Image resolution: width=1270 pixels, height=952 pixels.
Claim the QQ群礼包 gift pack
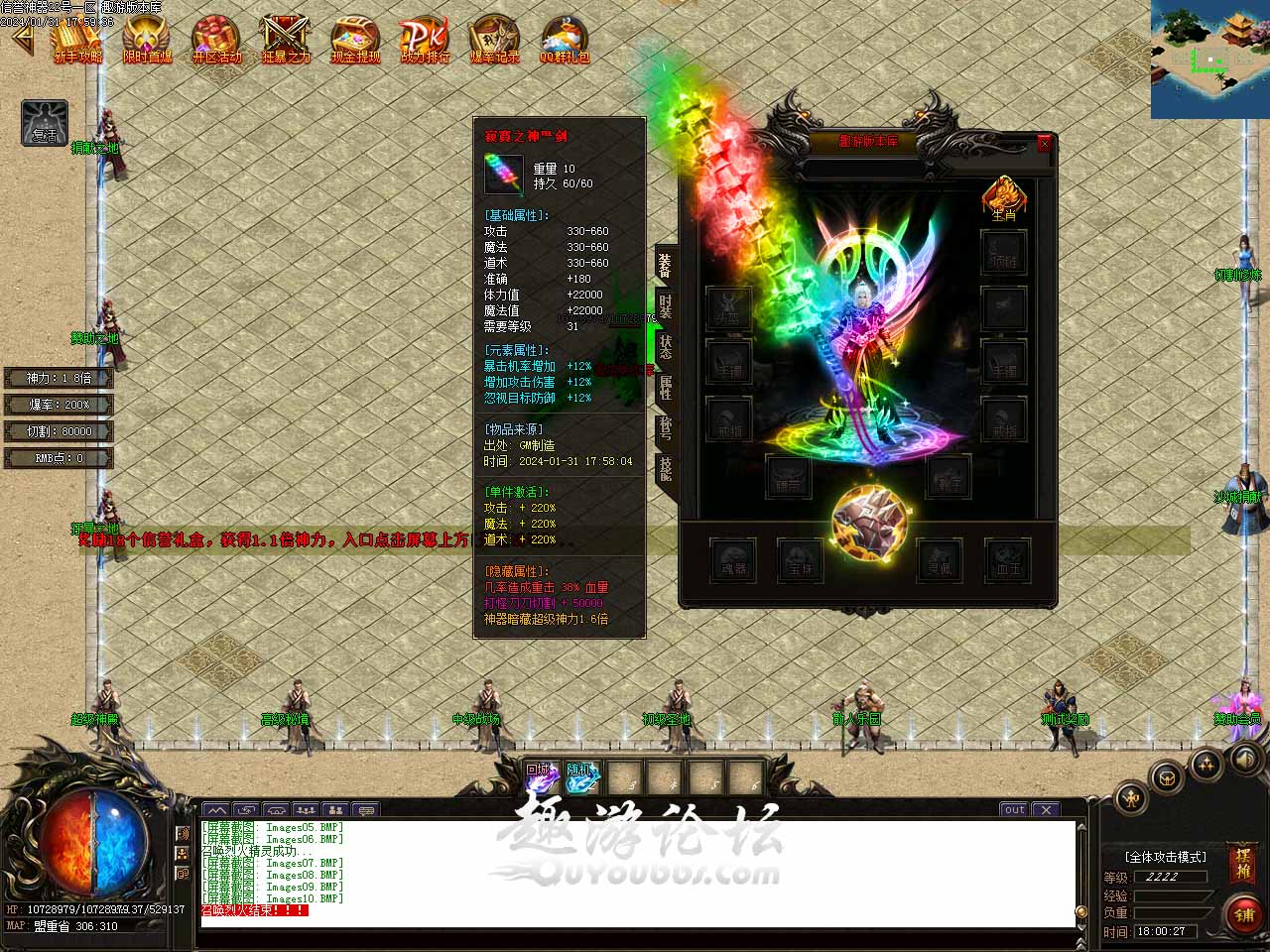pyautogui.click(x=564, y=40)
